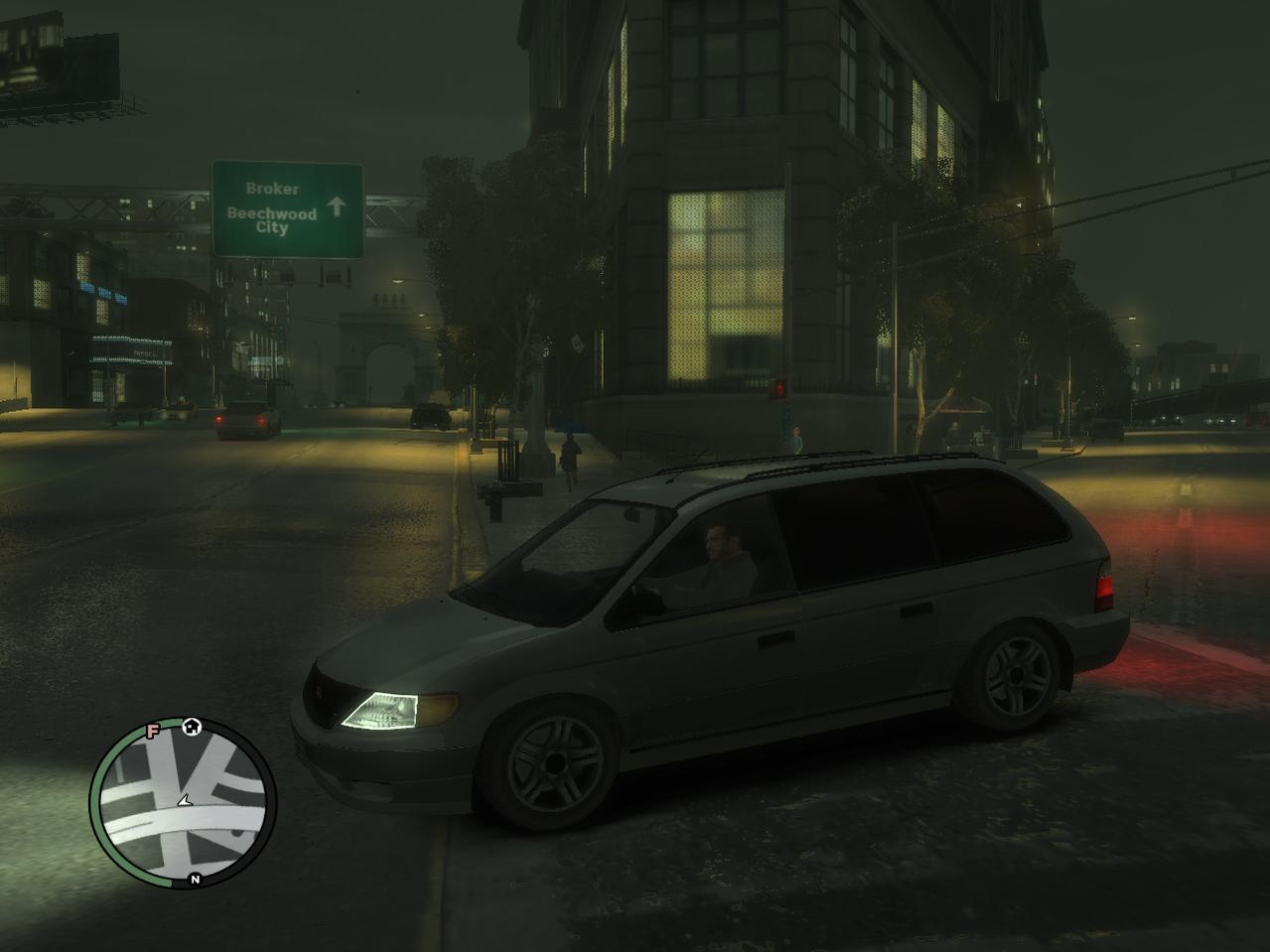The image size is (1270, 952).
Task: Click the safehouse icon on the radar edge
Action: pyautogui.click(x=193, y=726)
